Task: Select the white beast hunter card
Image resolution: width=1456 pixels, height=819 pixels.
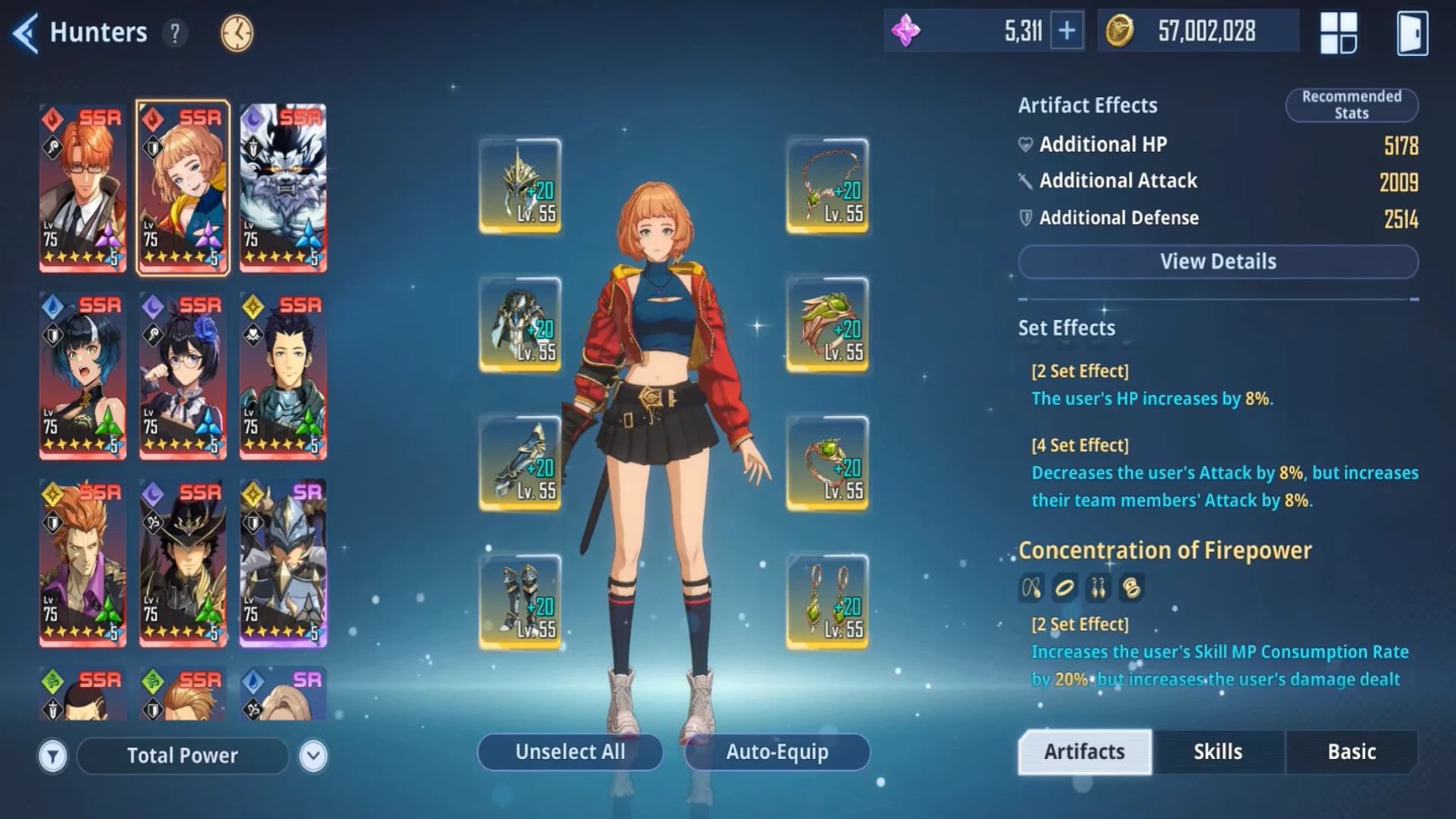Action: pos(283,188)
